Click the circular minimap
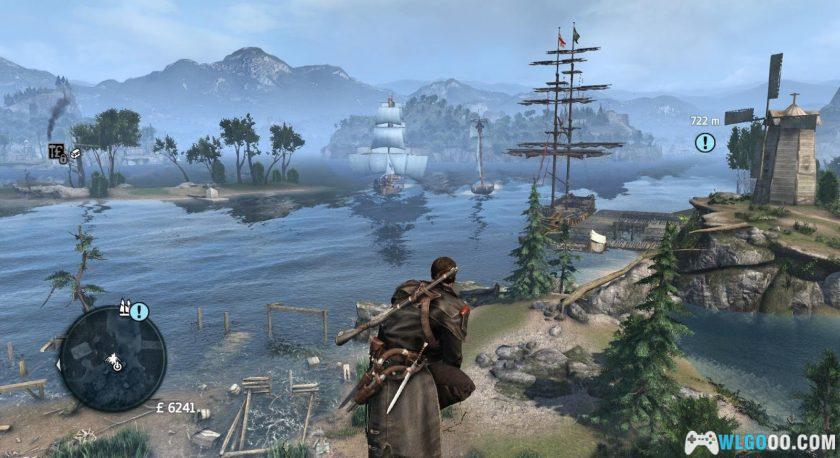The width and height of the screenshot is (840, 458). pyautogui.click(x=112, y=358)
